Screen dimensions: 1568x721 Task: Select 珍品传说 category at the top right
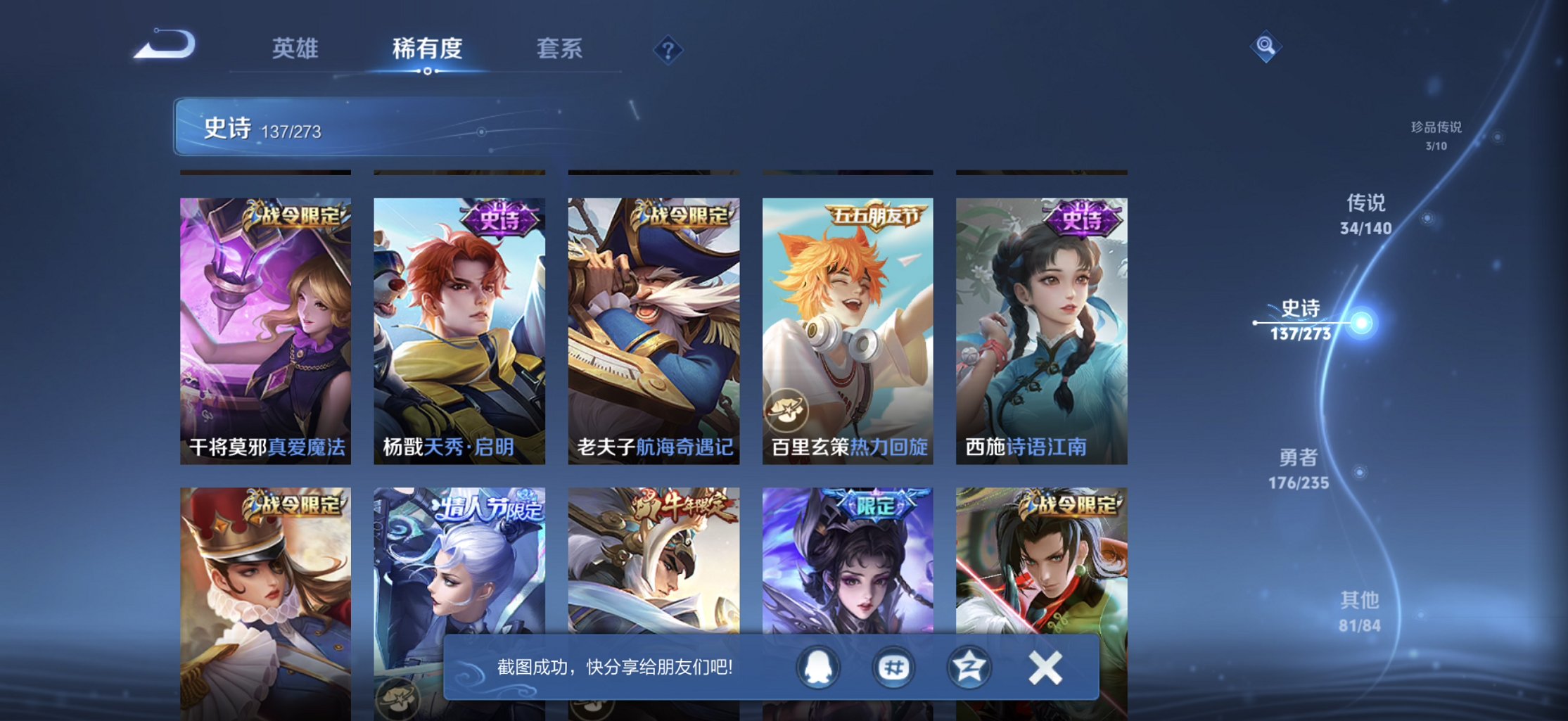click(1435, 137)
